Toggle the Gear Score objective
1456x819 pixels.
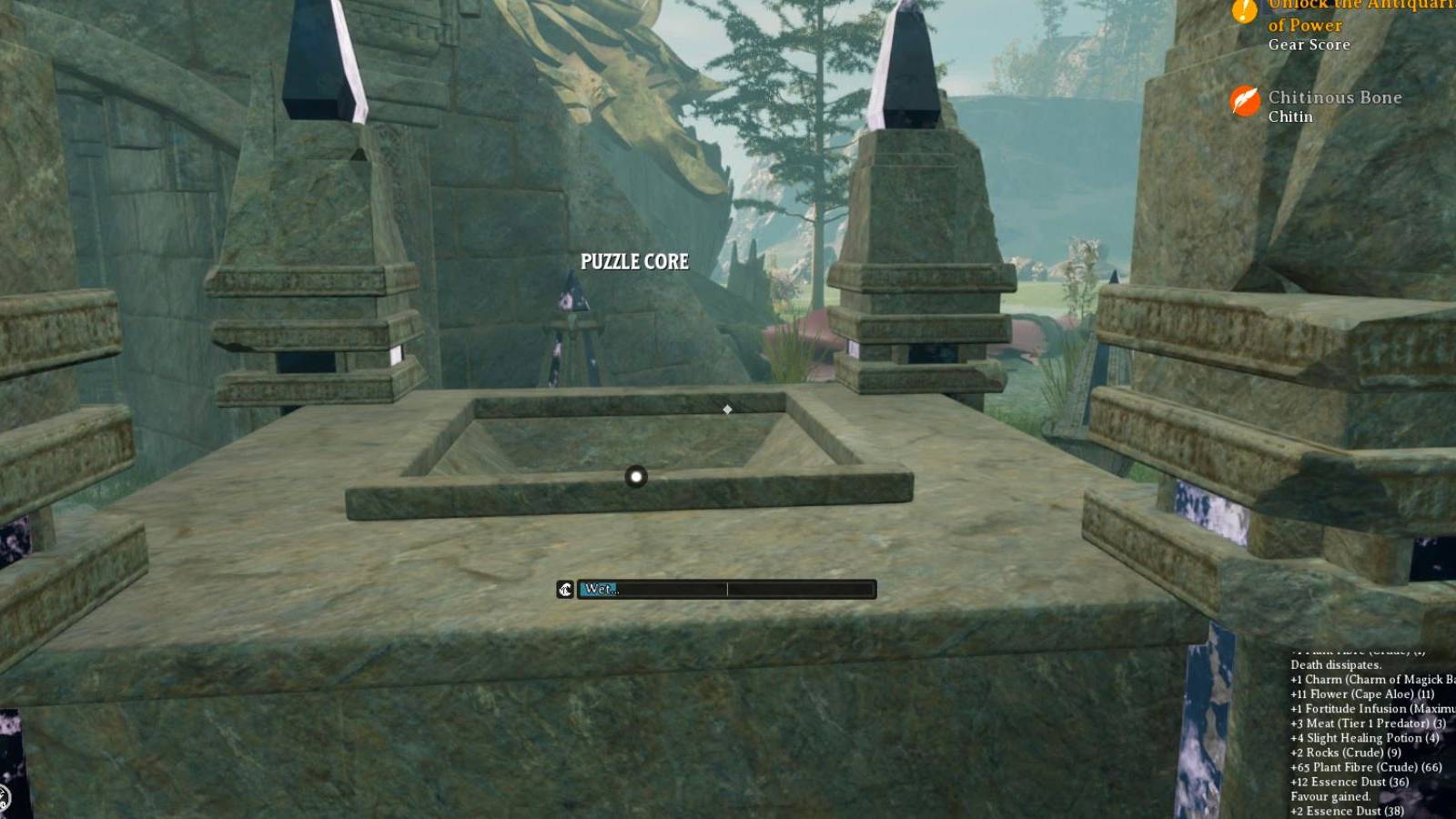1309,45
